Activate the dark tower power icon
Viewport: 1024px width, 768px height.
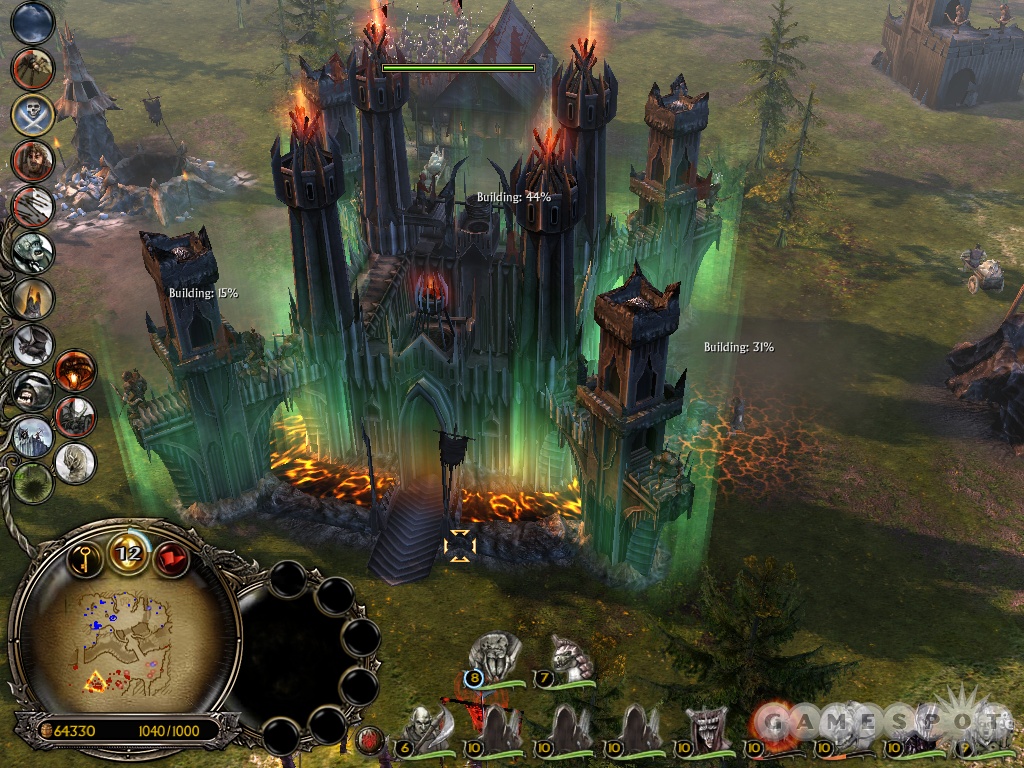pyautogui.click(x=33, y=299)
